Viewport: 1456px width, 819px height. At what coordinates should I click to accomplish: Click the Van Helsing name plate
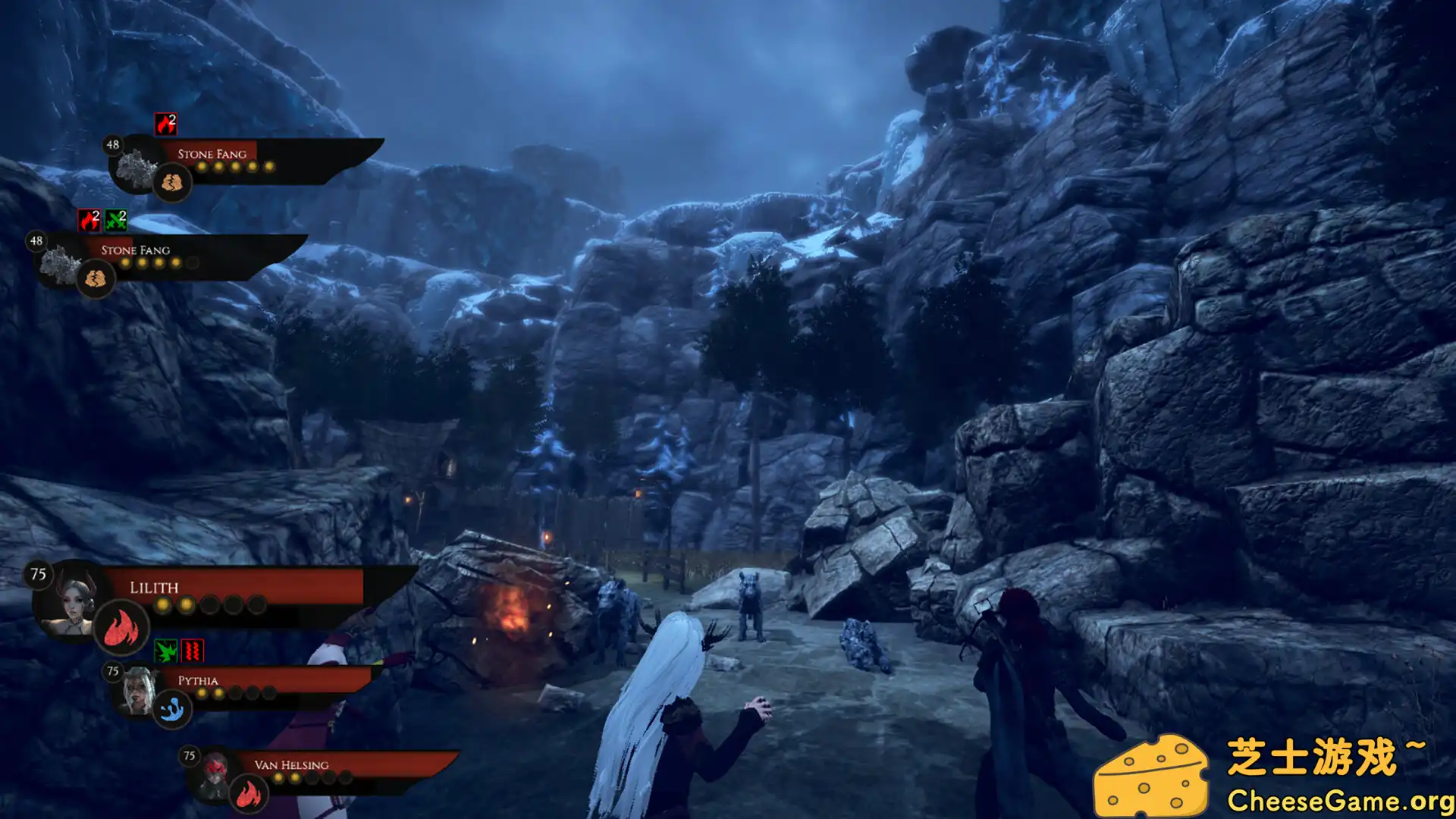click(293, 766)
